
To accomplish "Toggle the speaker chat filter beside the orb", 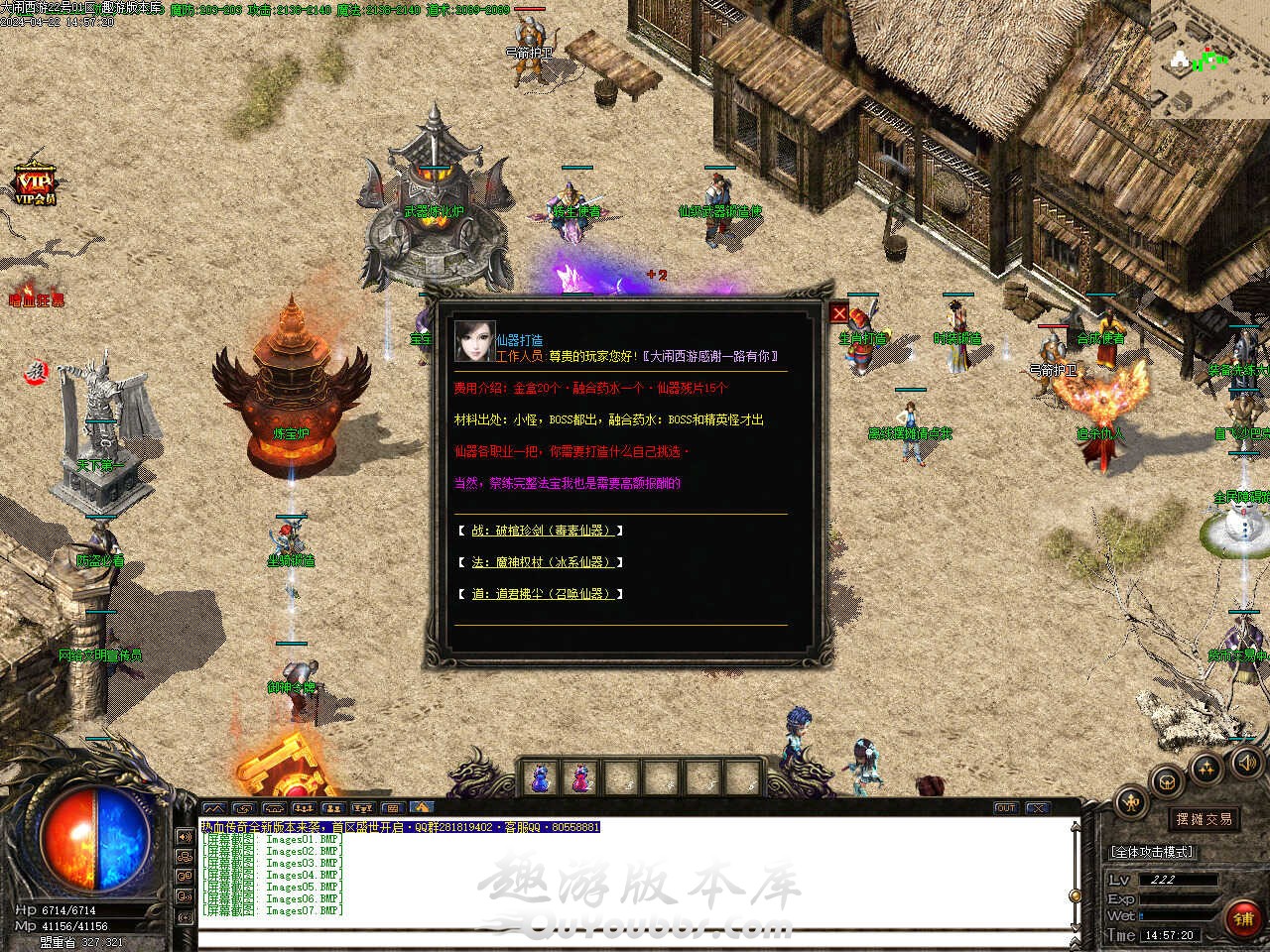I will 185,836.
